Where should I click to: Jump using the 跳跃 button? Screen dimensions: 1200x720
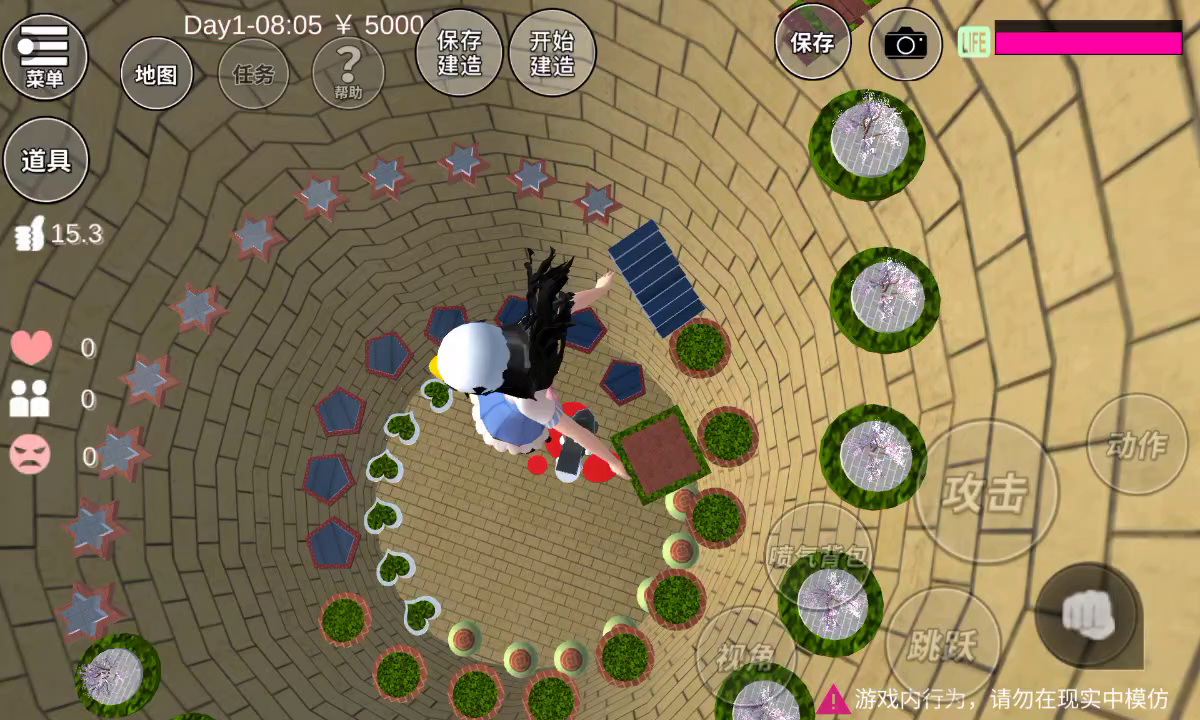941,644
